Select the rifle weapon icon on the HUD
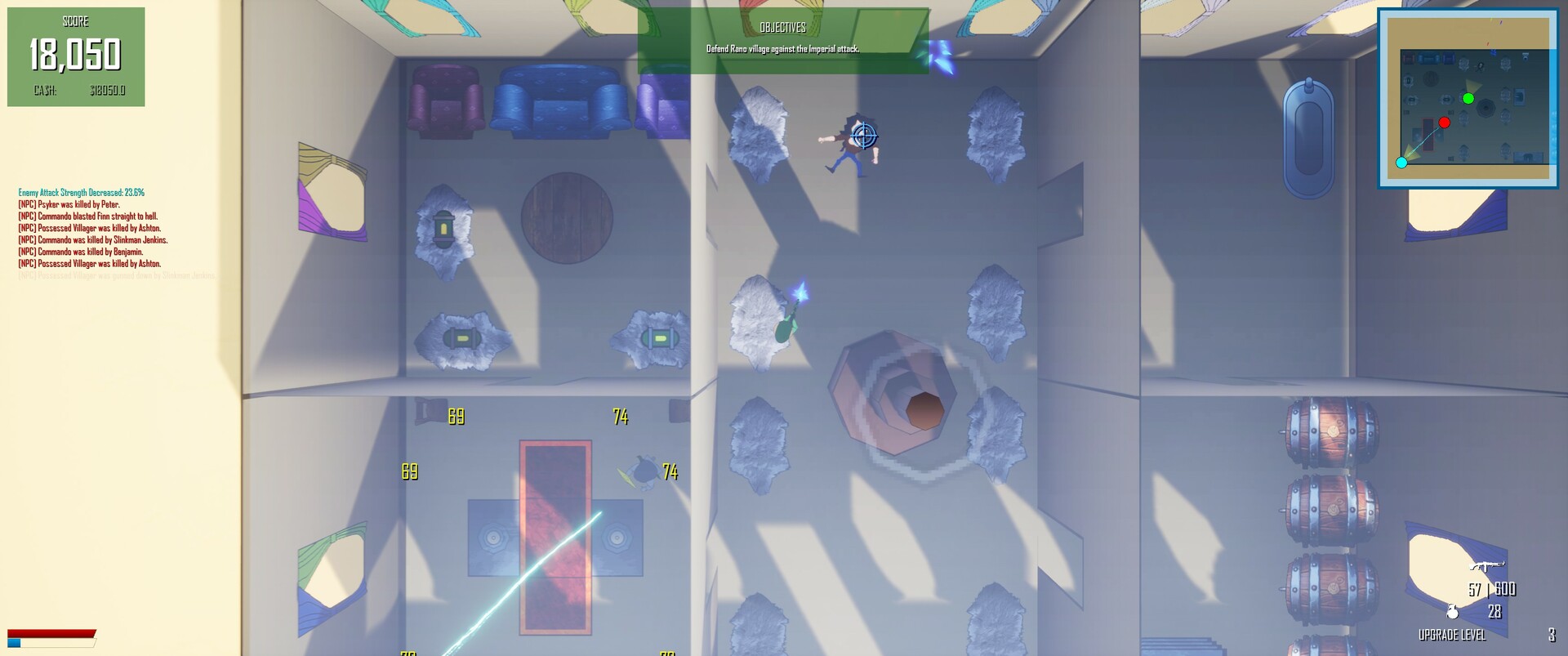 point(1486,566)
